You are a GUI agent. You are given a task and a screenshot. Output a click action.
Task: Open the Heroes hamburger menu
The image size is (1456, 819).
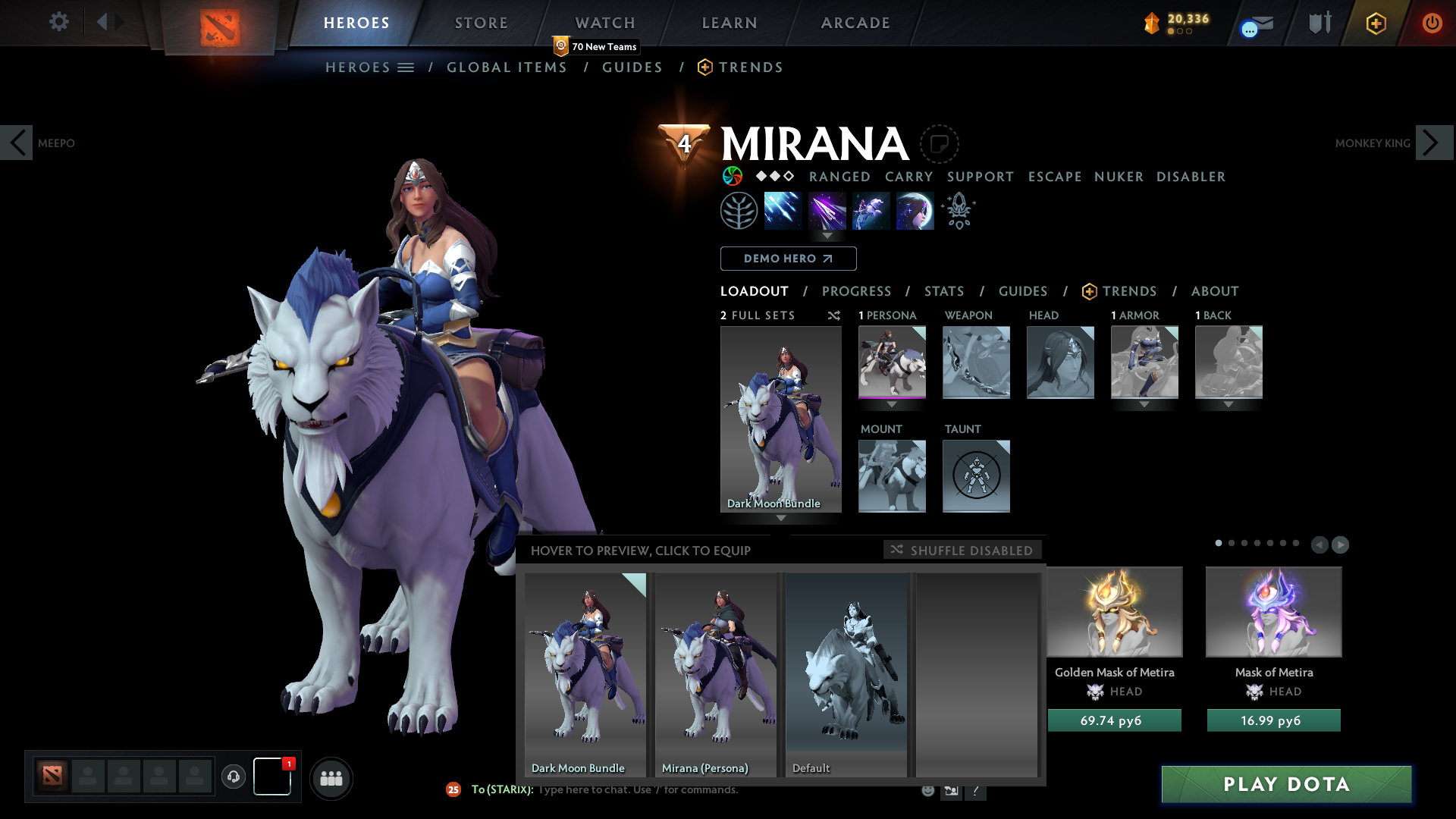pyautogui.click(x=407, y=67)
